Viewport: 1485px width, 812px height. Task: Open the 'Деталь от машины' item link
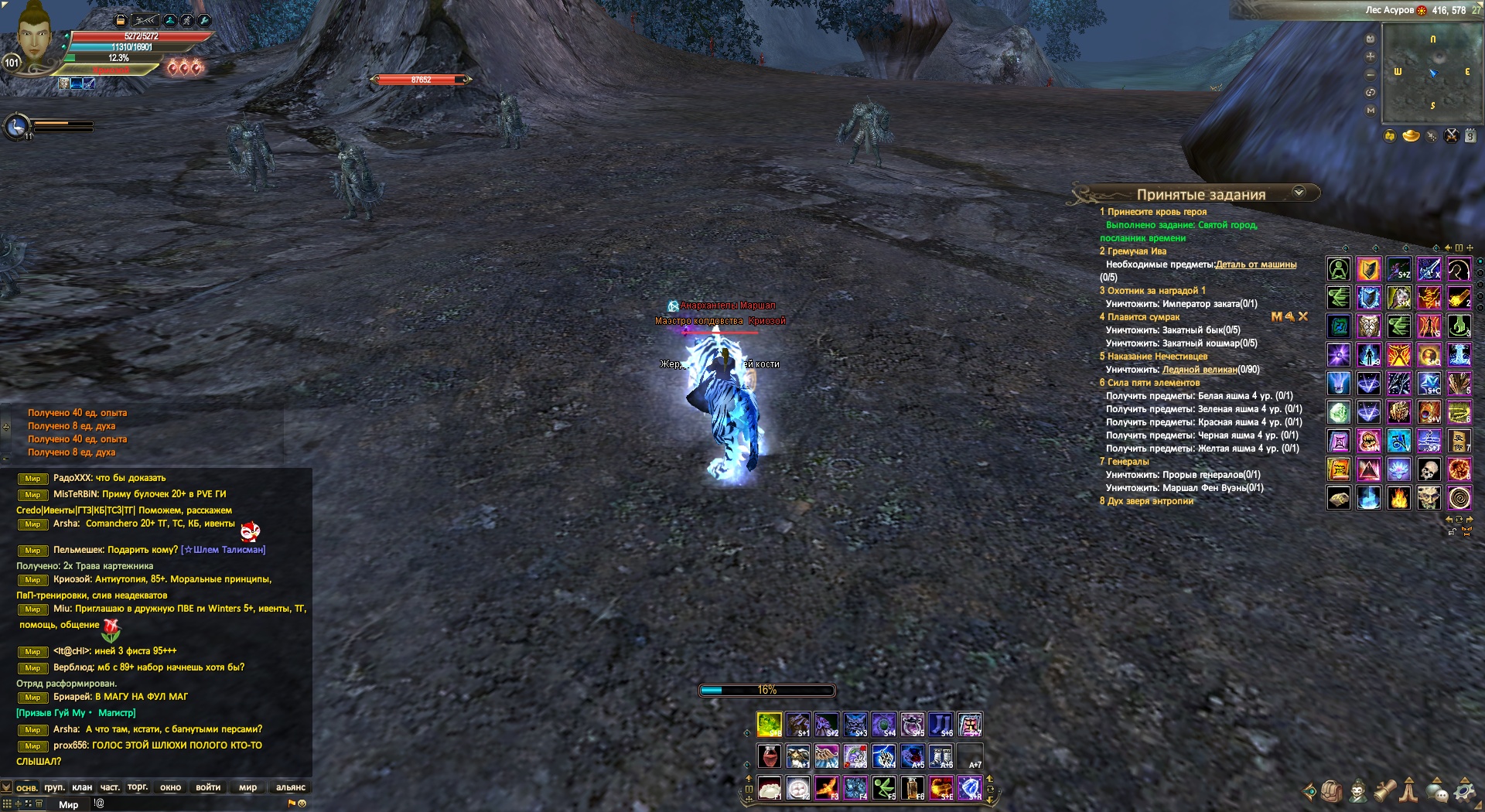(x=1255, y=264)
